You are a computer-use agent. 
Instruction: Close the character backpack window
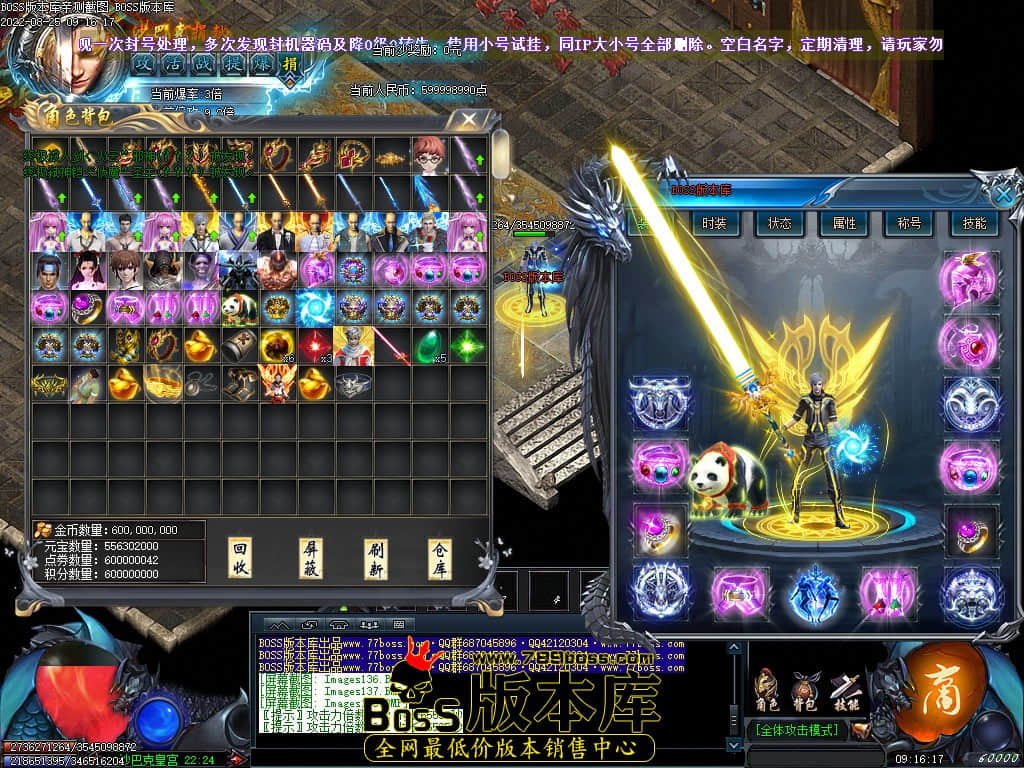point(467,121)
